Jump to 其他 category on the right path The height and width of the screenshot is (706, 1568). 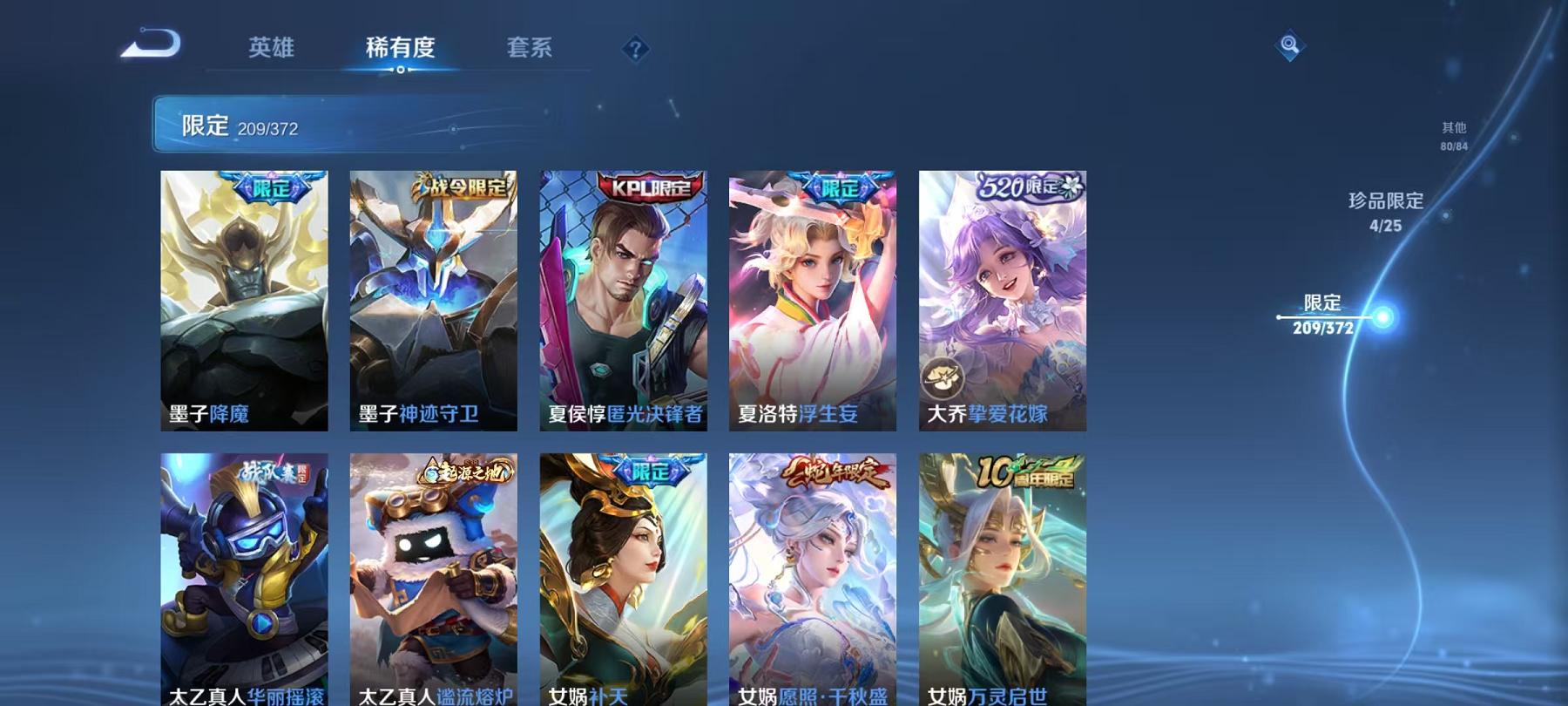1453,132
